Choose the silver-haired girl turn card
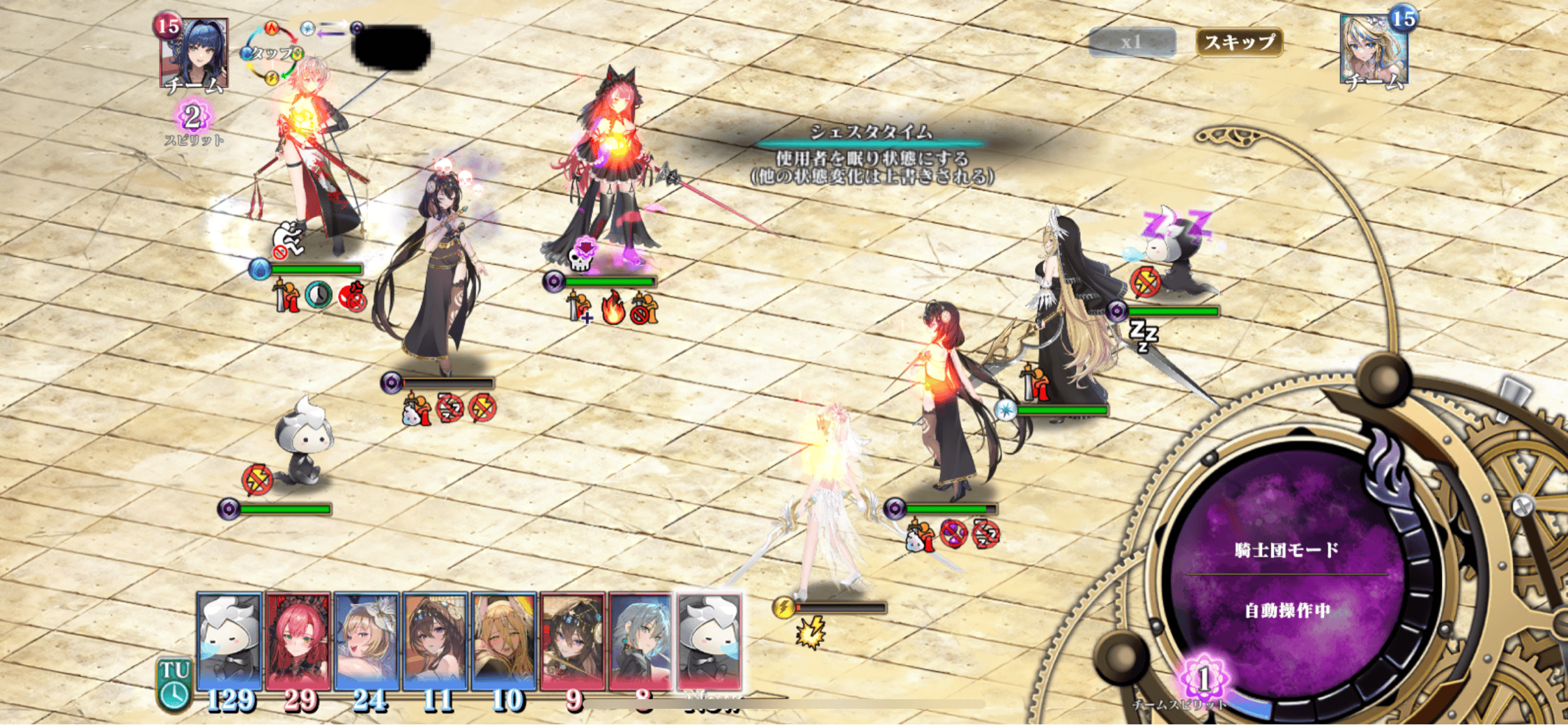This screenshot has height=725, width=1568. click(640, 643)
